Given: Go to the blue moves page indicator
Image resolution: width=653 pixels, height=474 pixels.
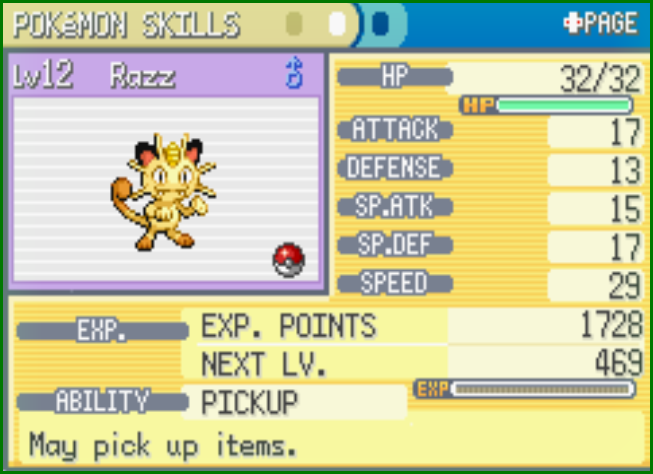Looking at the screenshot, I should [x=381, y=23].
